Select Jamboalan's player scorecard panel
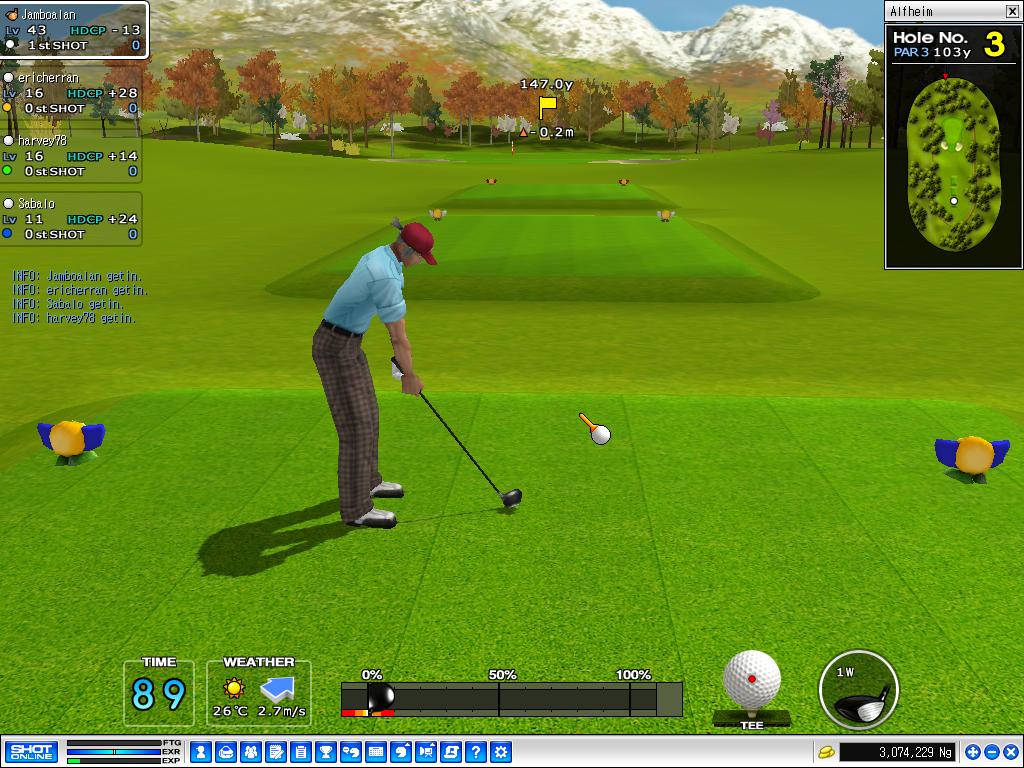1024x768 pixels. click(x=74, y=30)
